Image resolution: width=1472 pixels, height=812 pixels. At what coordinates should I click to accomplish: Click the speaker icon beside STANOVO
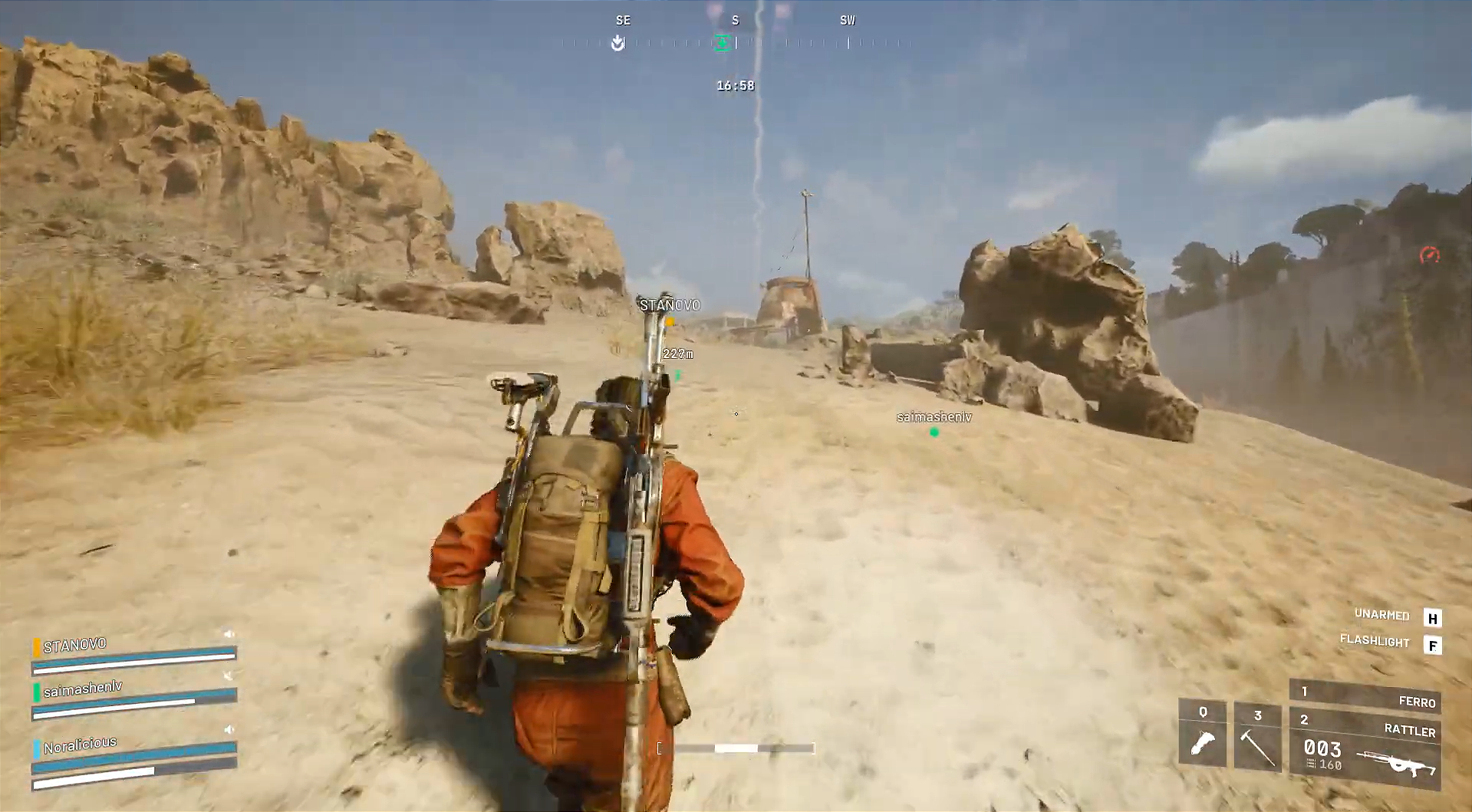coord(229,633)
